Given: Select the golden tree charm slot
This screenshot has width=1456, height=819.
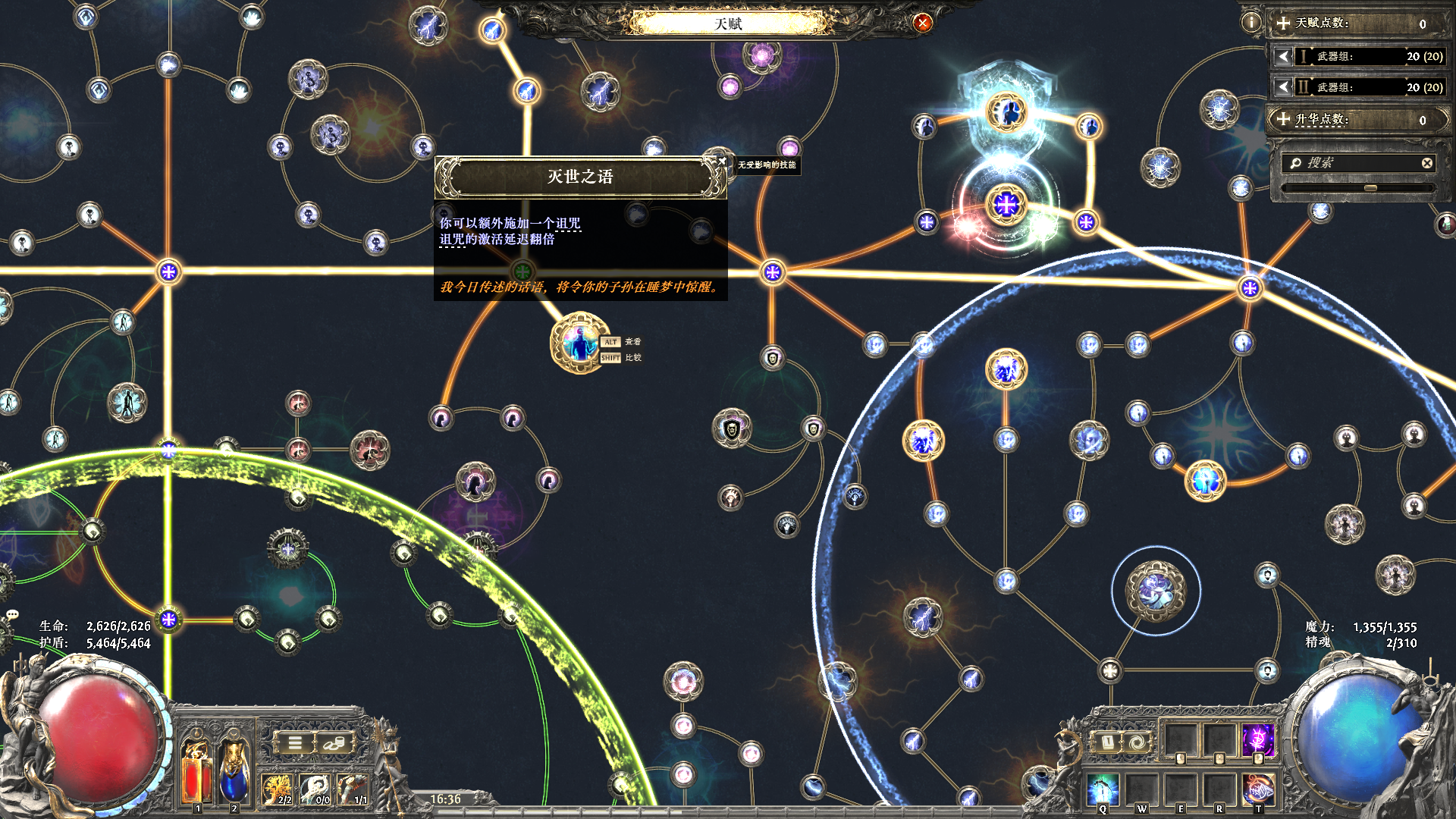Looking at the screenshot, I should (277, 789).
